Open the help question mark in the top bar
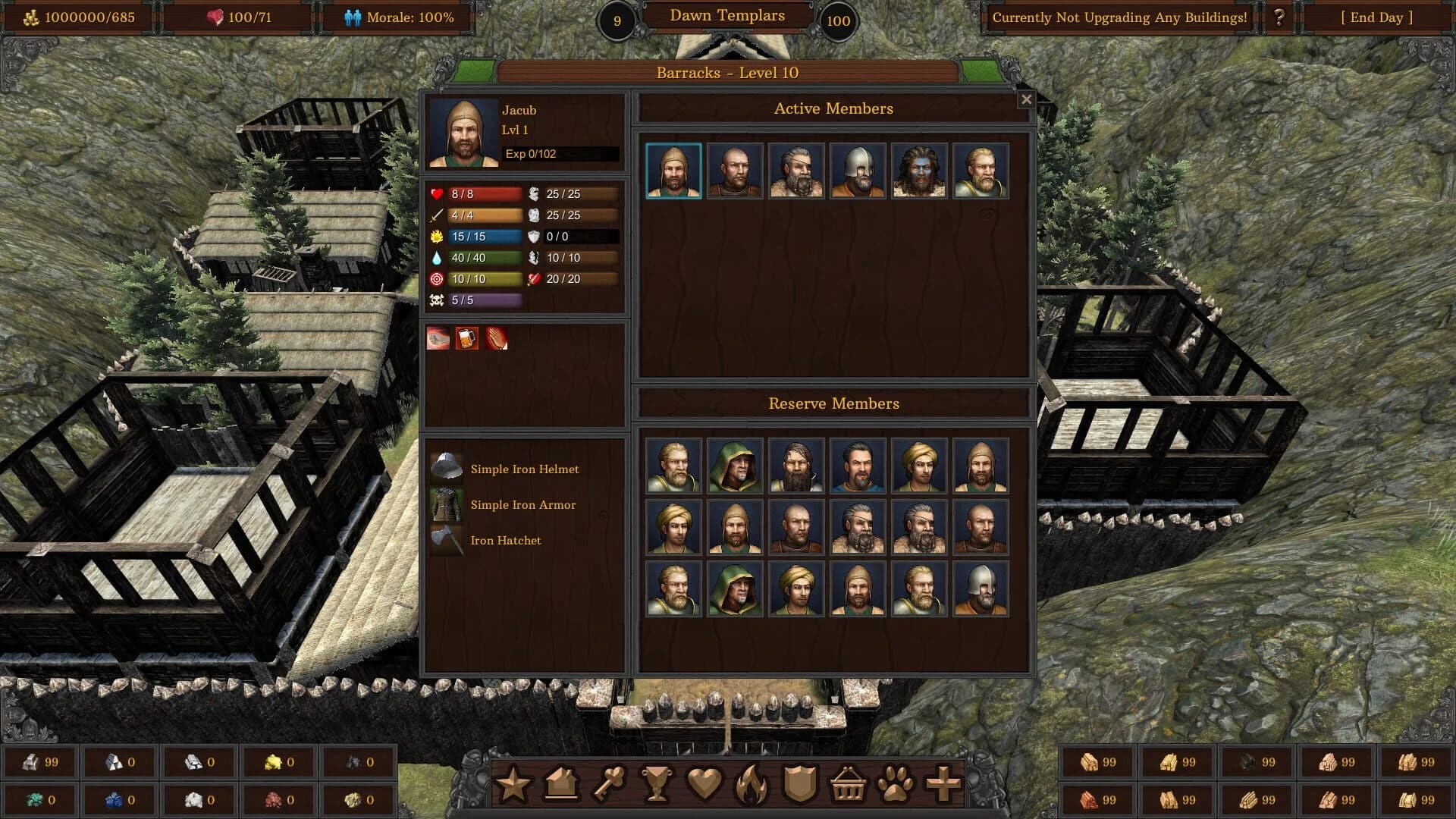The image size is (1456, 819). pos(1282,17)
